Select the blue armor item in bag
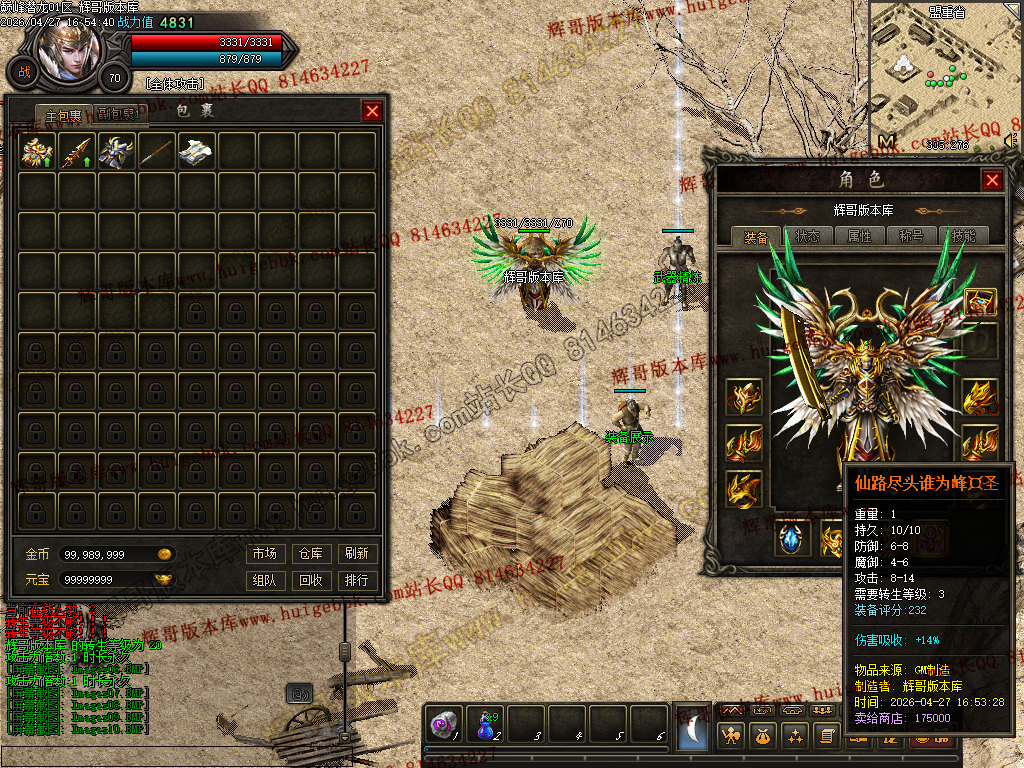 117,151
